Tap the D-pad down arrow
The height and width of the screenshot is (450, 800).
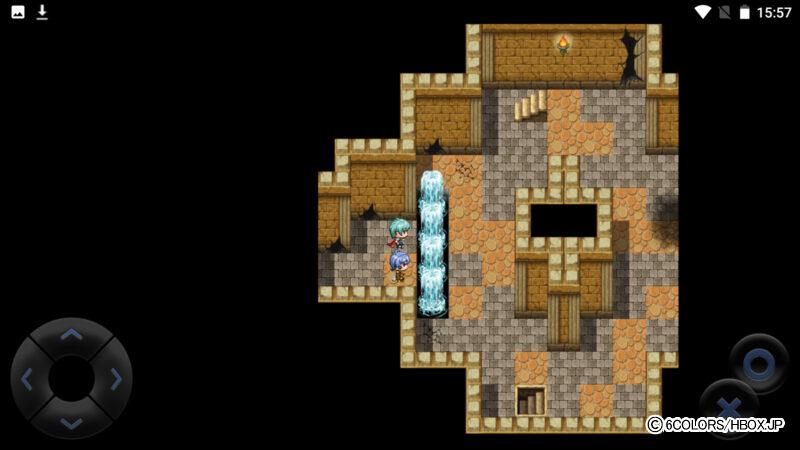[x=71, y=423]
